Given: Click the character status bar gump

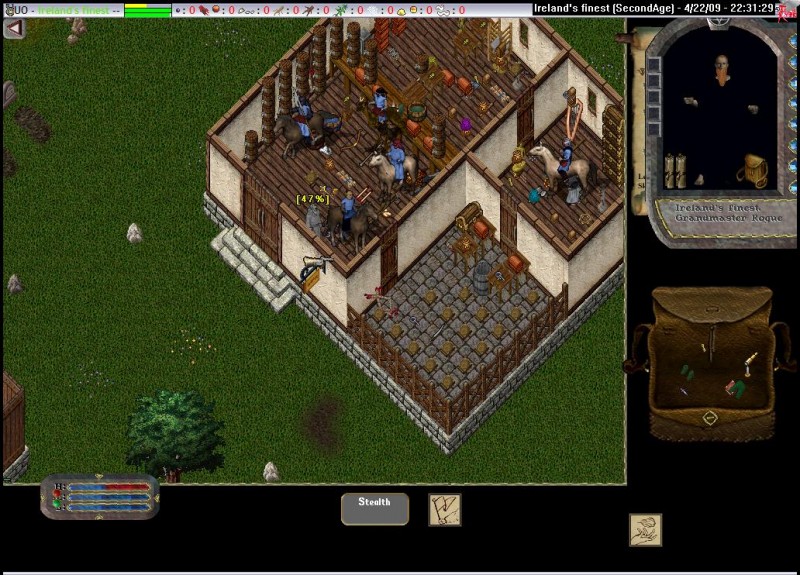Looking at the screenshot, I should [100, 496].
